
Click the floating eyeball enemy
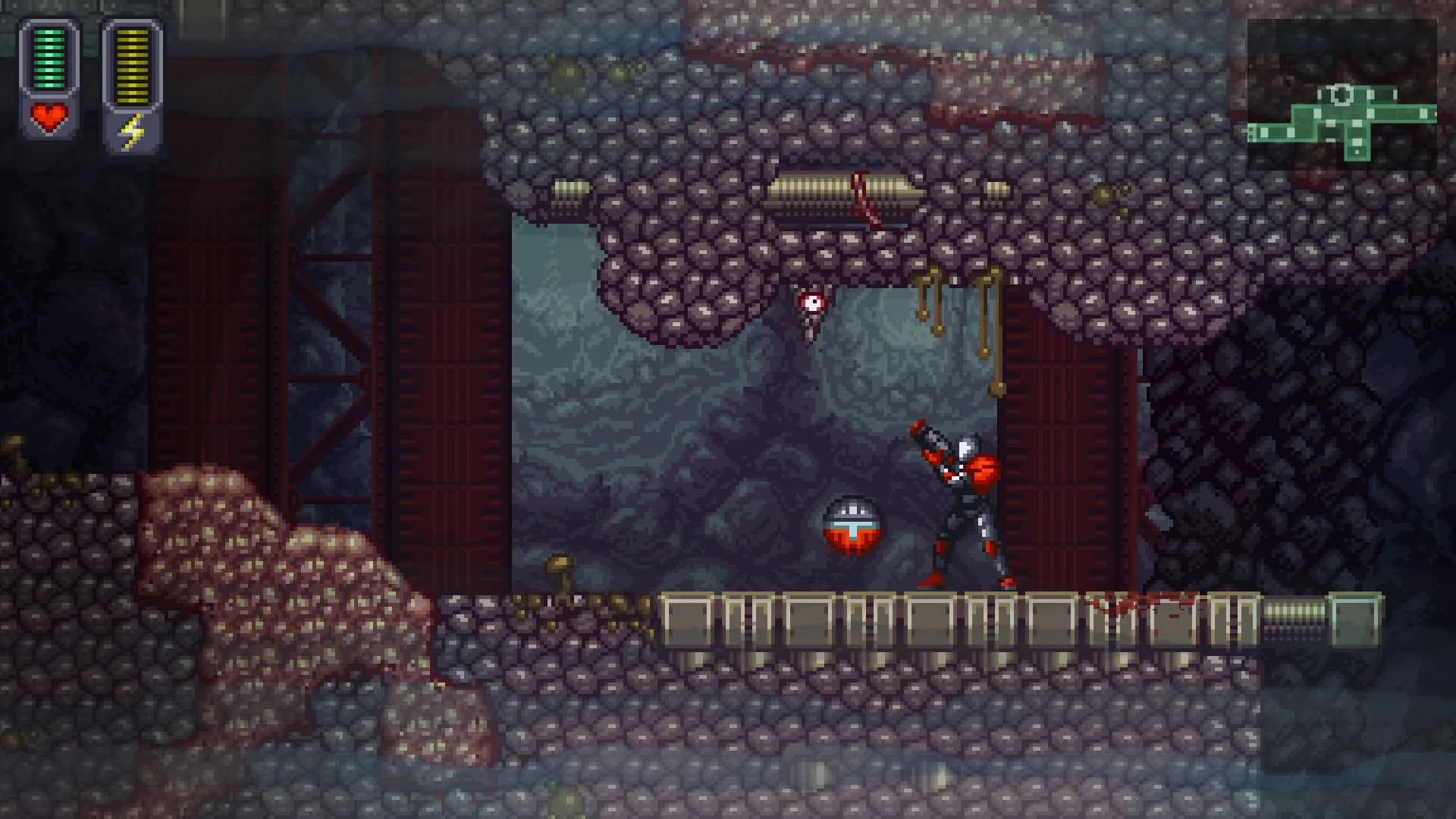coord(813,300)
